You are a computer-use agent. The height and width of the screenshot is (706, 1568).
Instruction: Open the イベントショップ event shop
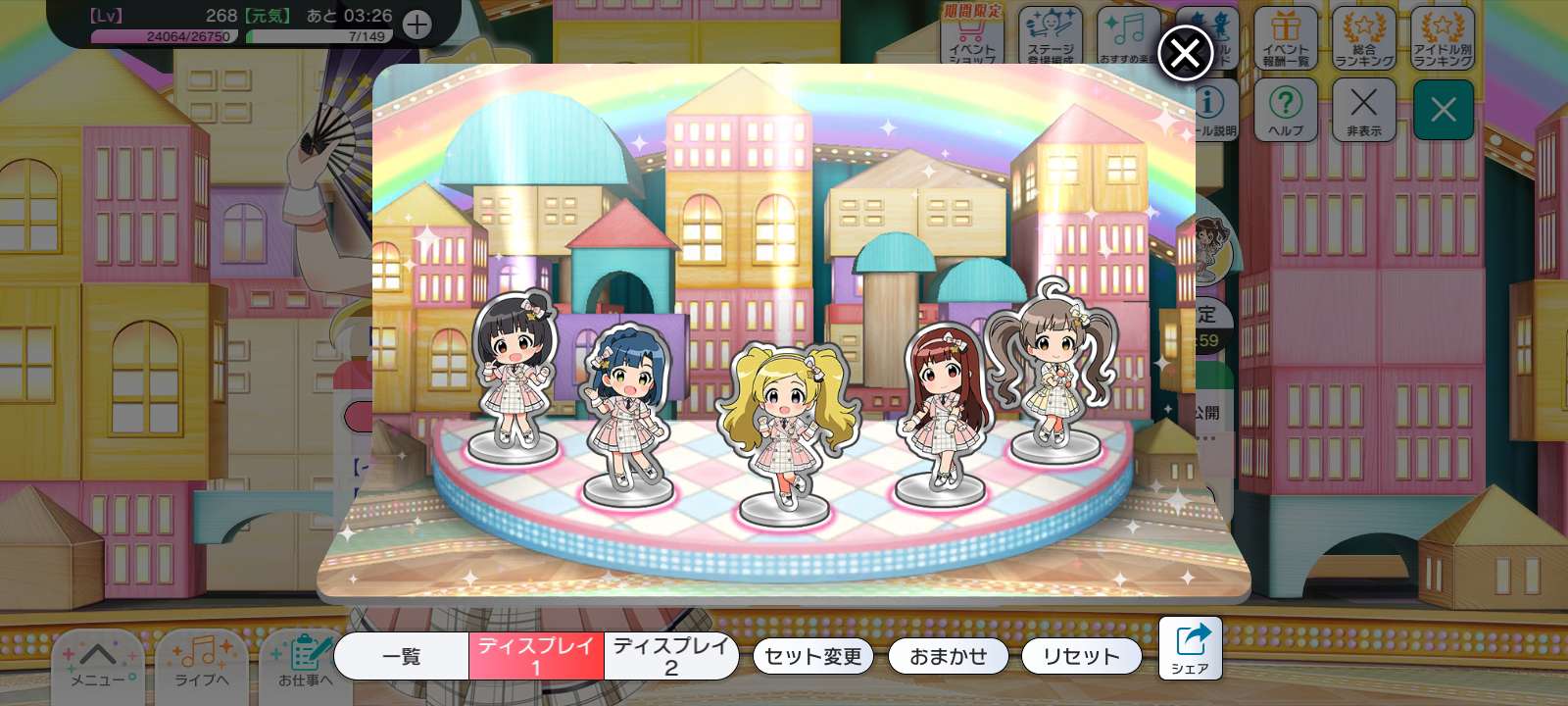point(974,37)
